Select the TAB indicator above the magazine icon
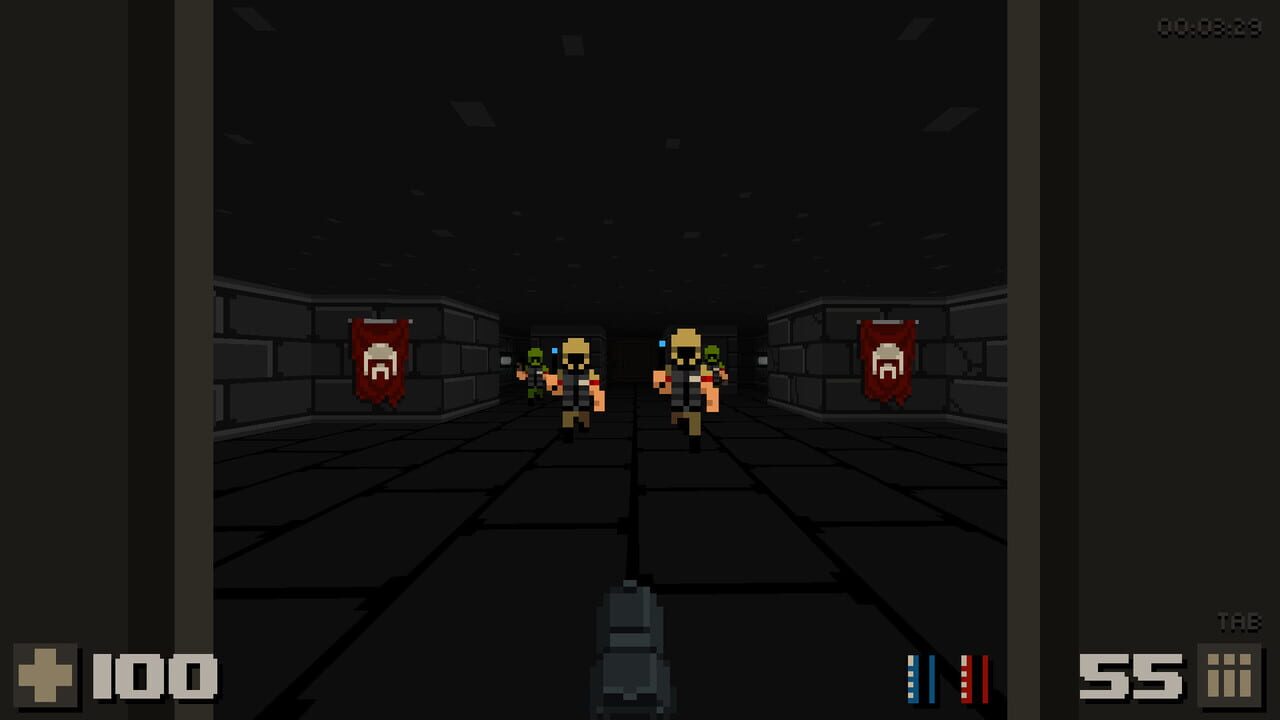Image resolution: width=1280 pixels, height=720 pixels. pyautogui.click(x=1238, y=622)
